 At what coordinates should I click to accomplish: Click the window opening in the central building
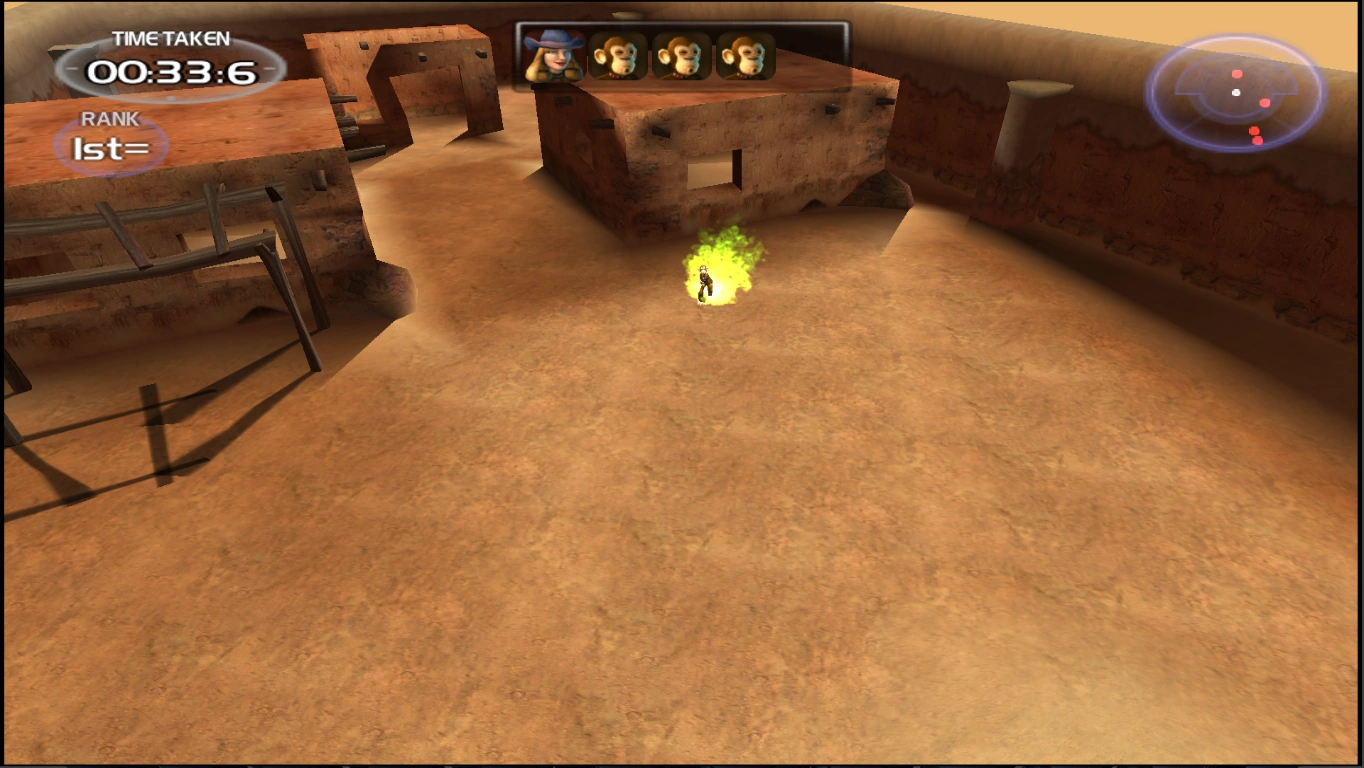coord(712,169)
